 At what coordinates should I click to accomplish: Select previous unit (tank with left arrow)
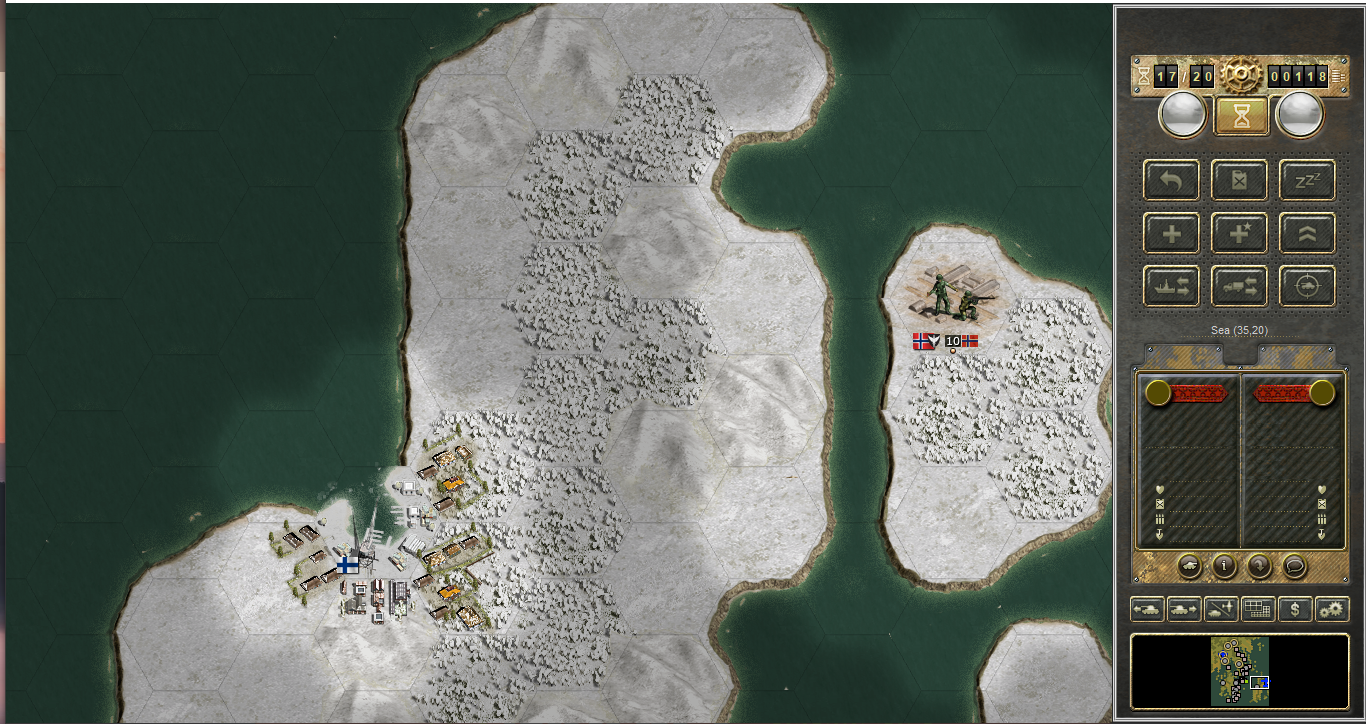[x=1147, y=608]
